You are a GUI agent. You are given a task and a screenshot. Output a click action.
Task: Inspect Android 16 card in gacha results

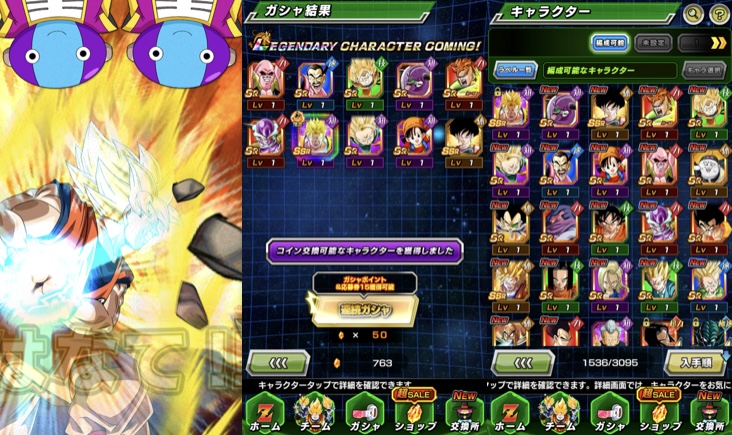[x=463, y=81]
